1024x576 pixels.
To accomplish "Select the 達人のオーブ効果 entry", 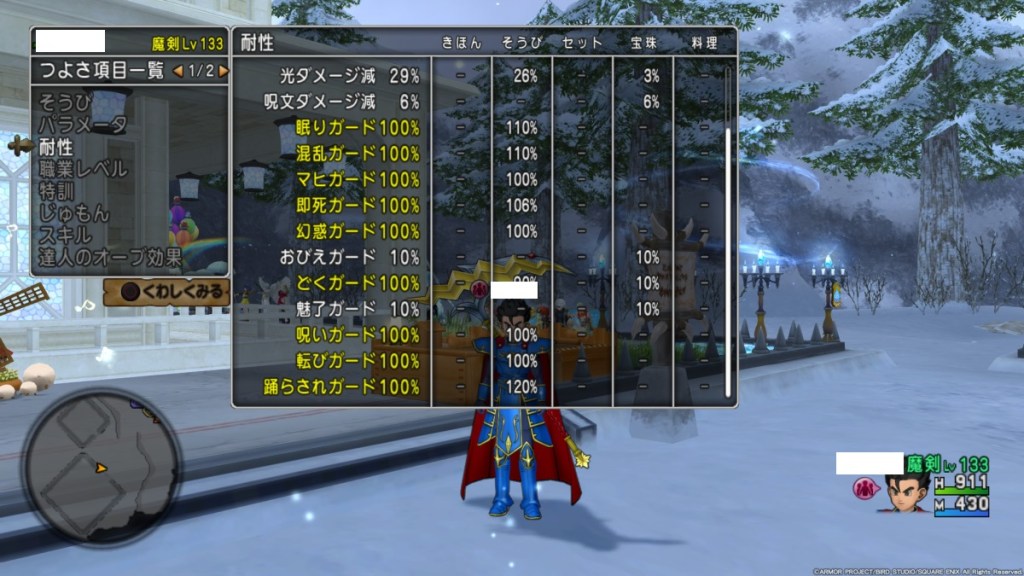I will pyautogui.click(x=110, y=257).
